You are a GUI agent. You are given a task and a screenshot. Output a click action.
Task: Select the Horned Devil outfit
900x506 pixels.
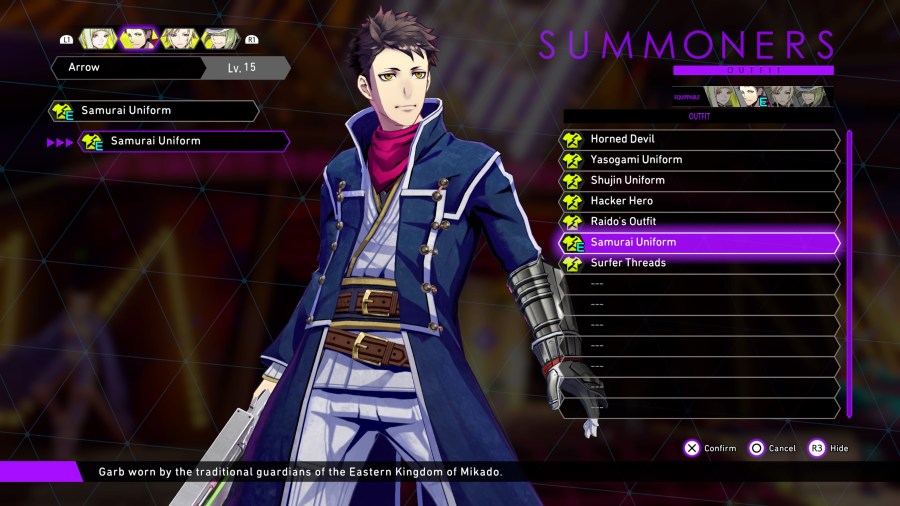(700, 139)
